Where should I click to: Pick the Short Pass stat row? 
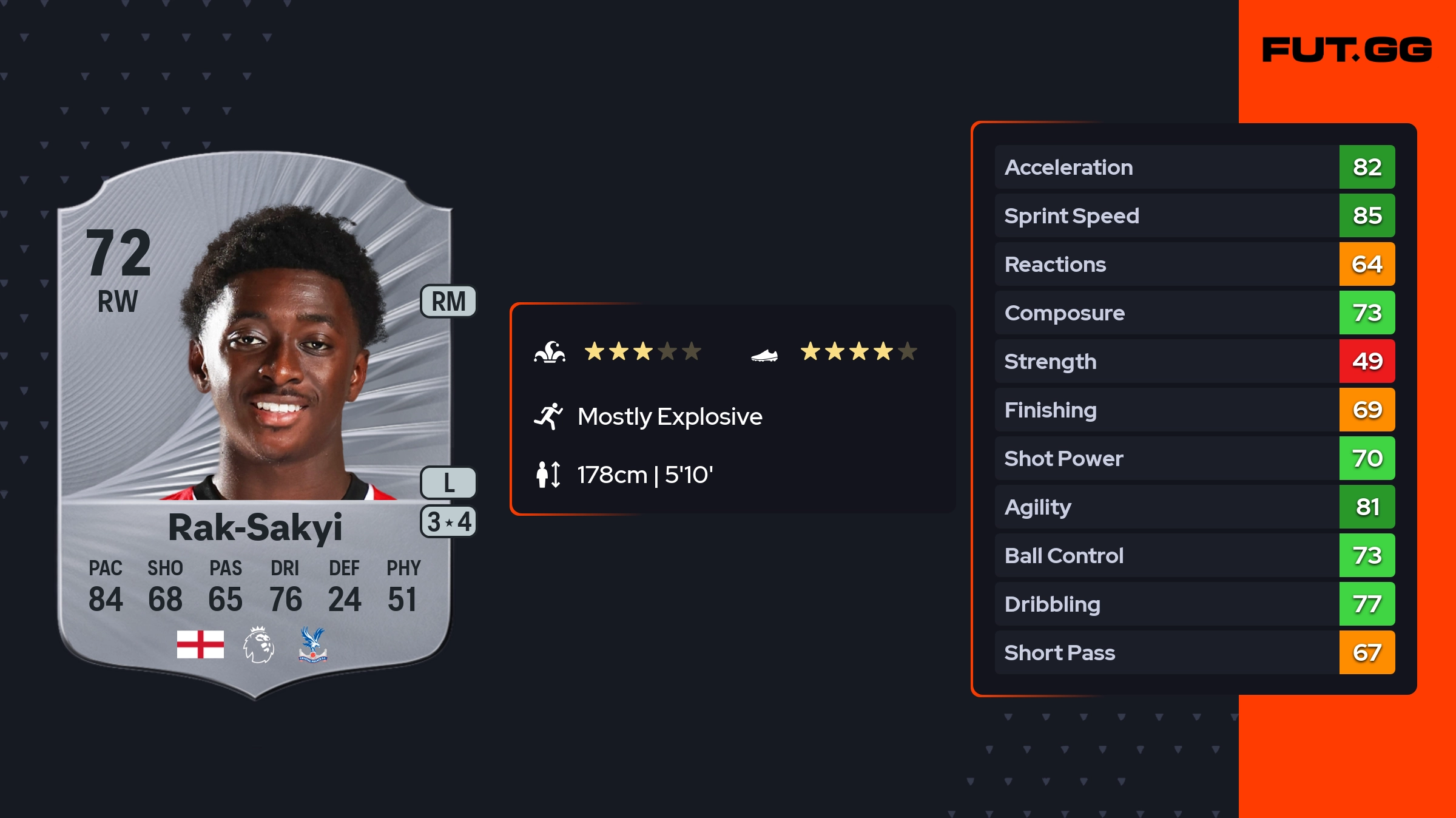(1194, 652)
